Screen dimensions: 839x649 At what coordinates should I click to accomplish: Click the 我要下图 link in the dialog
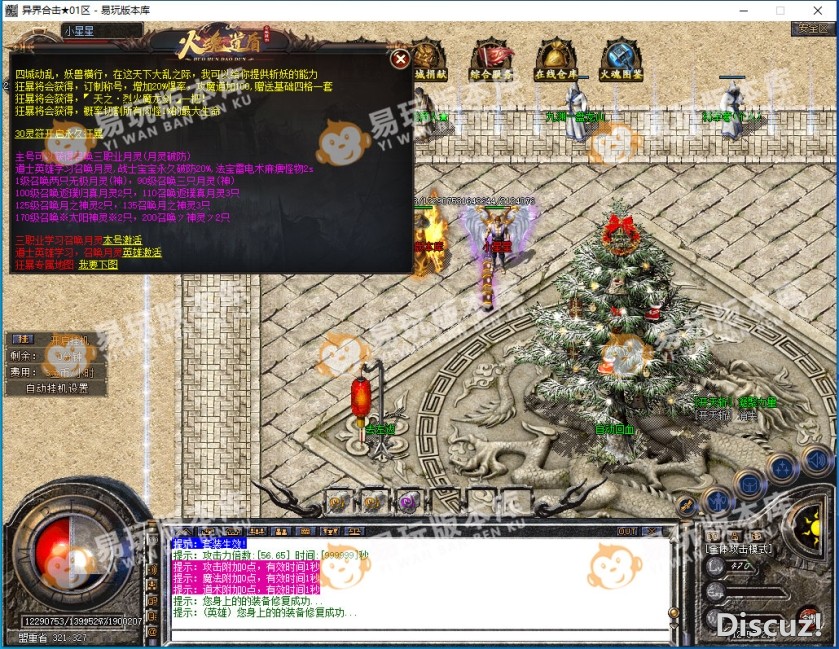pyautogui.click(x=98, y=264)
